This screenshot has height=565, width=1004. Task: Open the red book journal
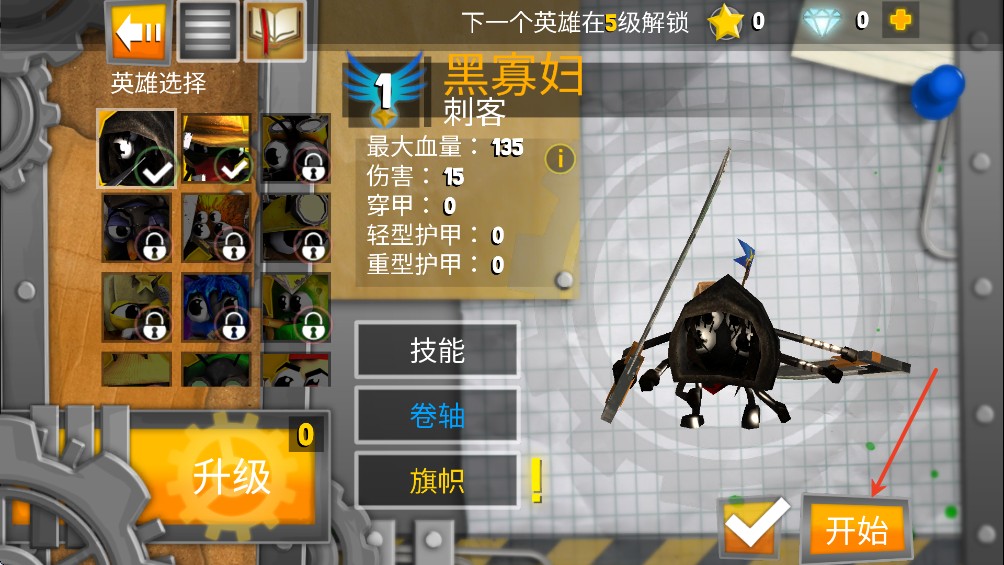[275, 30]
